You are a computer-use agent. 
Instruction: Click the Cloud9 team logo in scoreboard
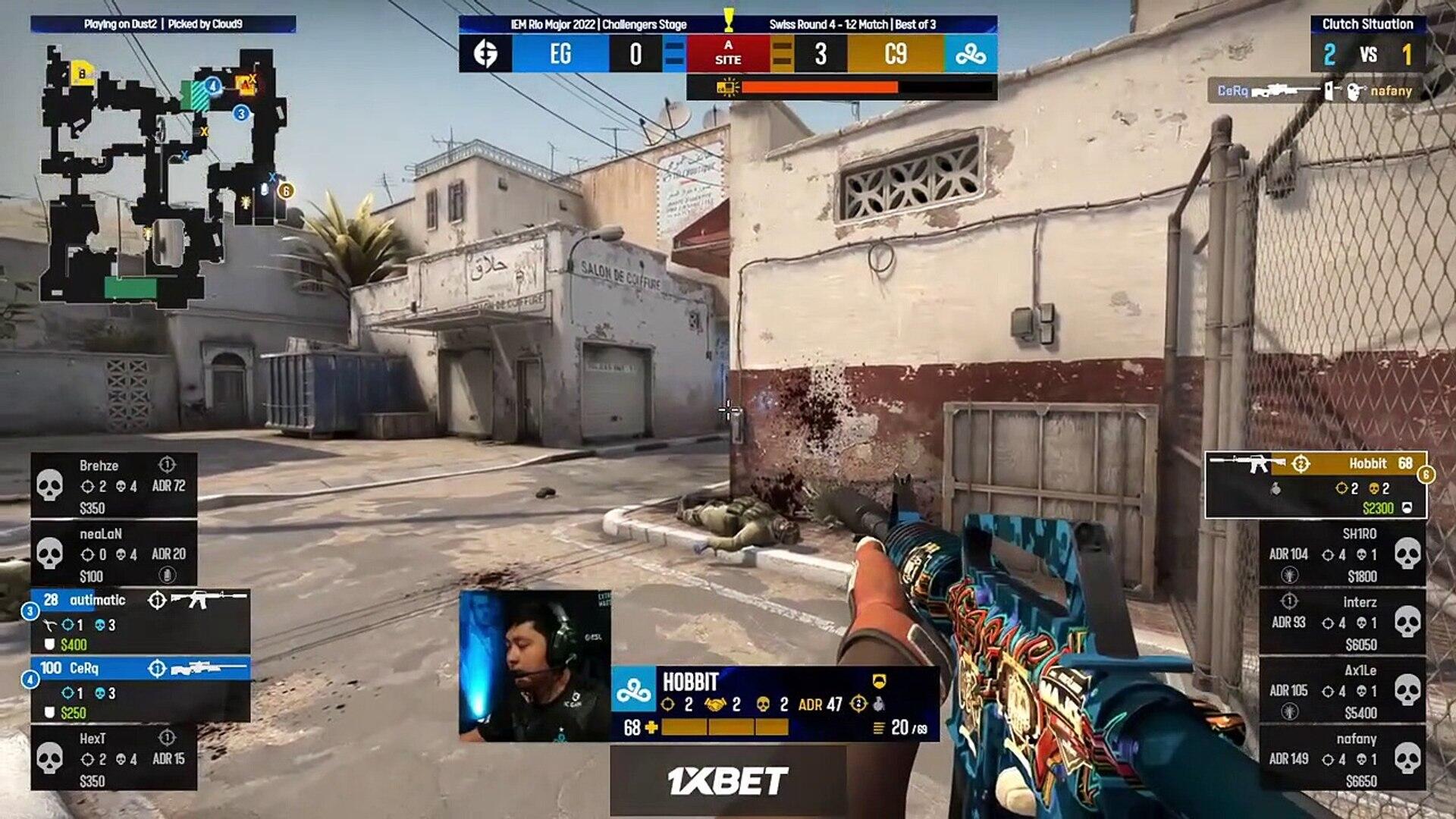click(x=971, y=54)
